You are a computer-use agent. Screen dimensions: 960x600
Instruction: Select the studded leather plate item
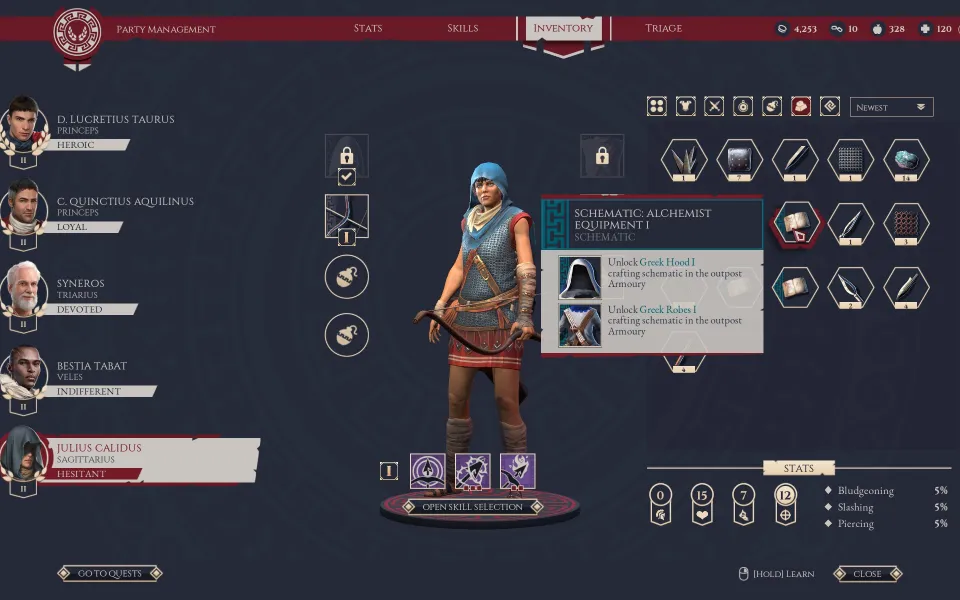click(740, 160)
